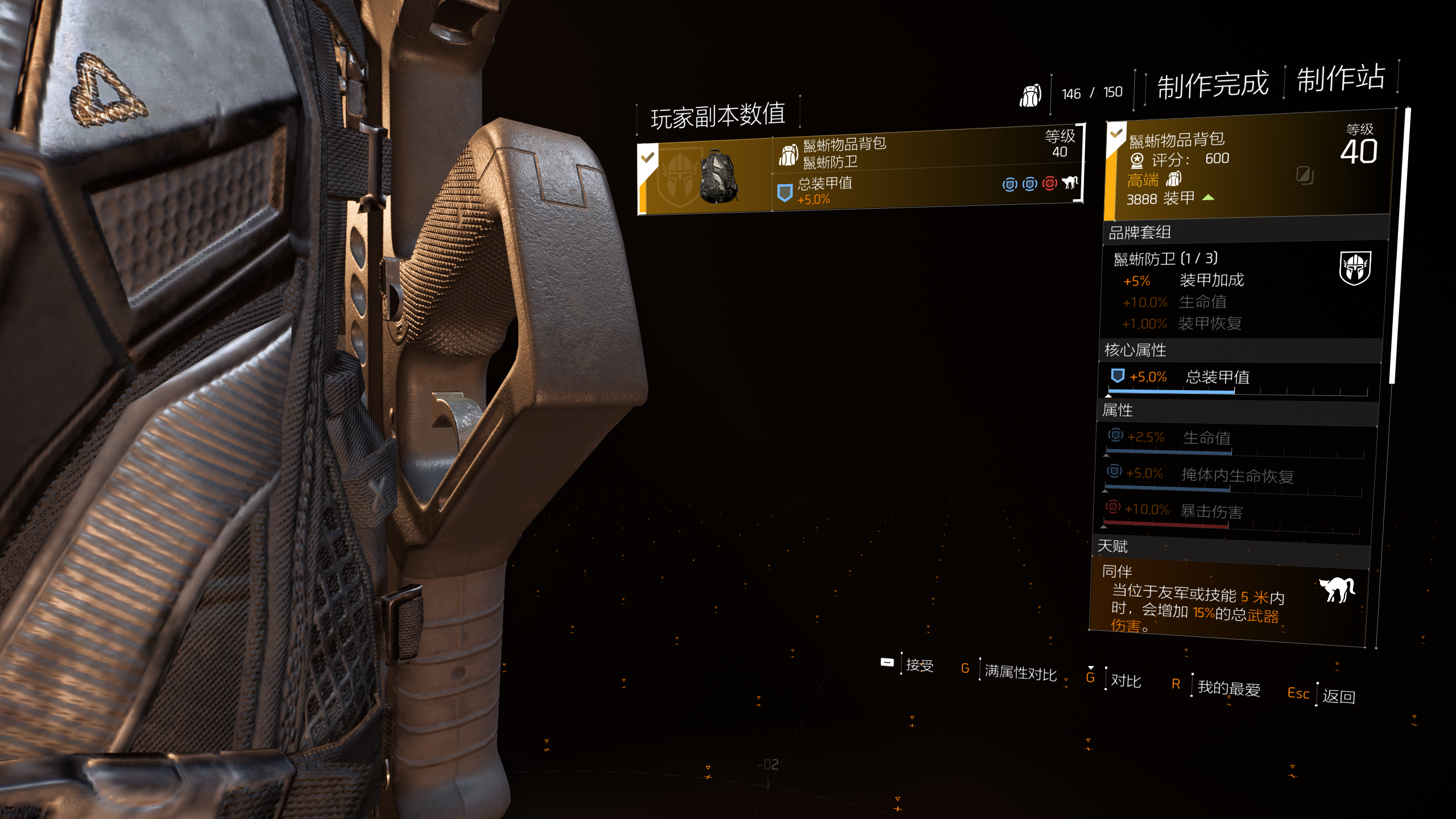Click the 接受 accept button
Viewport: 1456px width, 819px height.
(919, 665)
